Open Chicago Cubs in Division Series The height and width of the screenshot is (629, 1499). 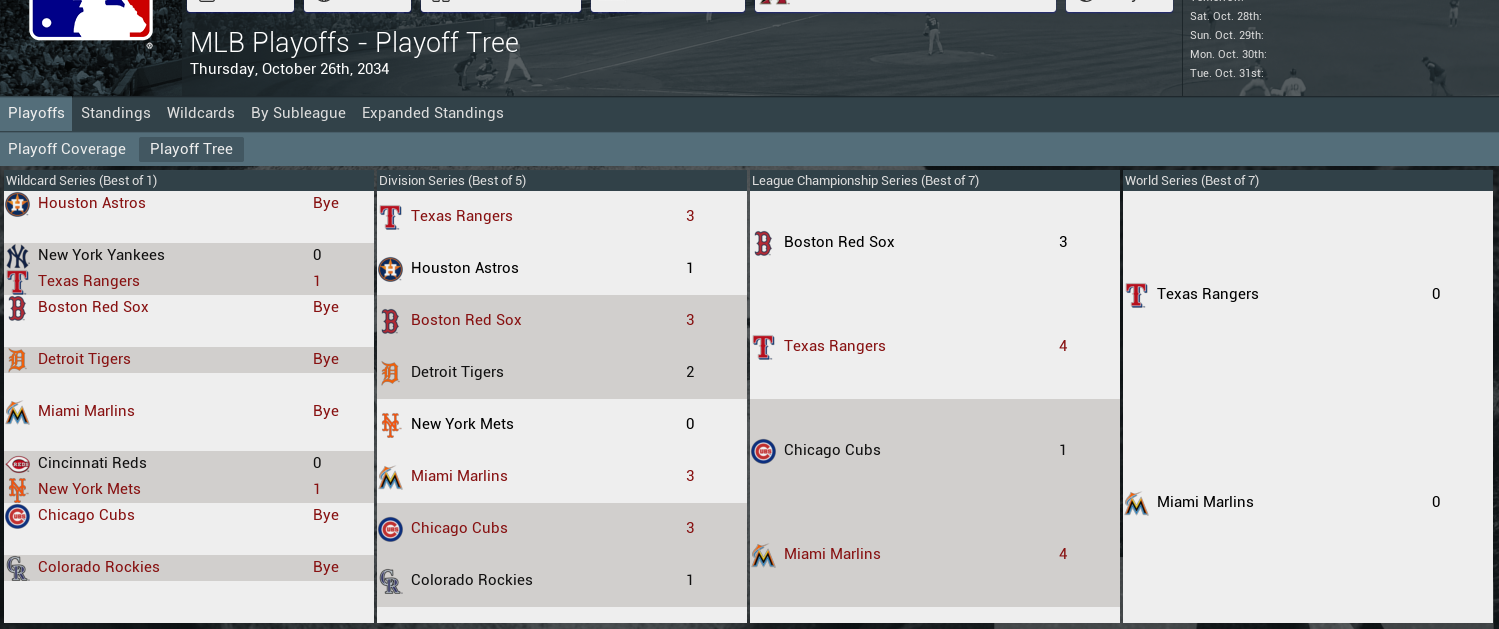[459, 528]
